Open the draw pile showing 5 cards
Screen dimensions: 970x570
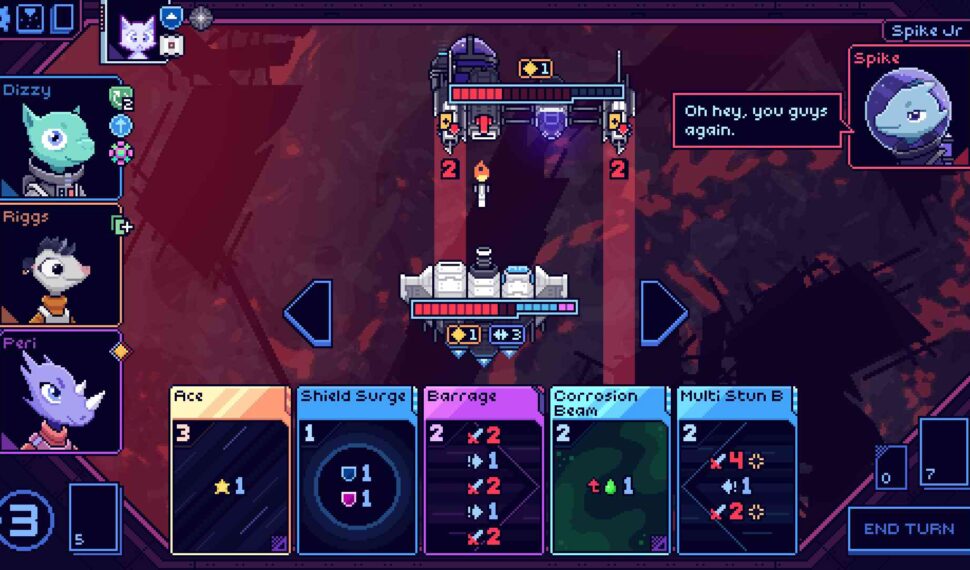[x=93, y=517]
